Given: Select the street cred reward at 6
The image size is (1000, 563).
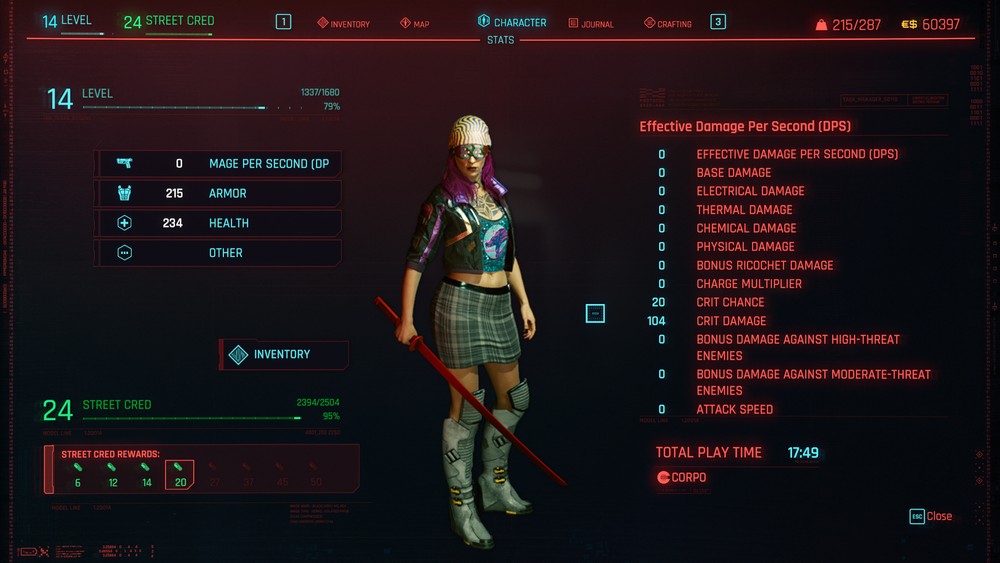Looking at the screenshot, I should [x=77, y=474].
